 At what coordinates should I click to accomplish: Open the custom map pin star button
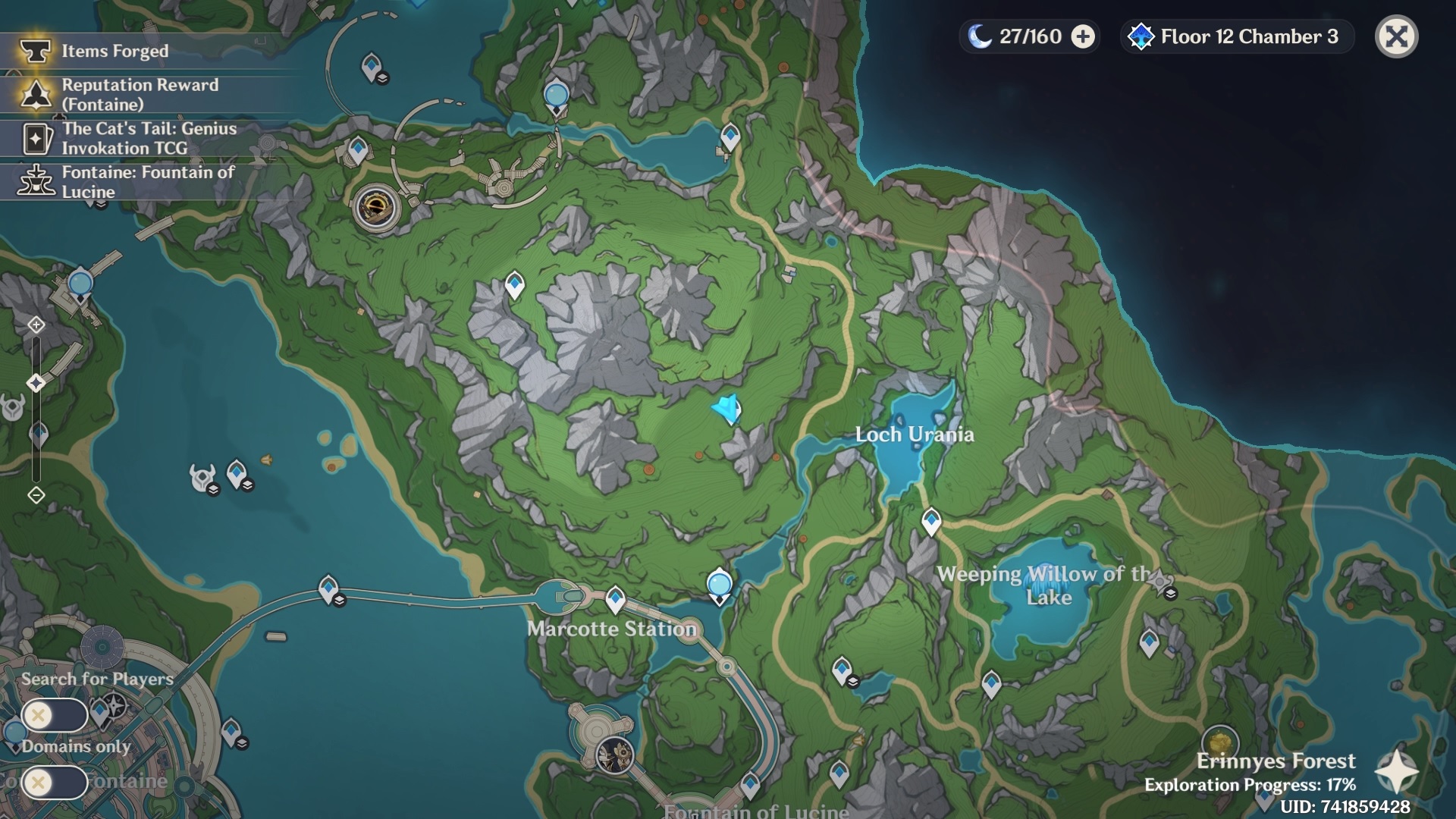coord(1396,772)
